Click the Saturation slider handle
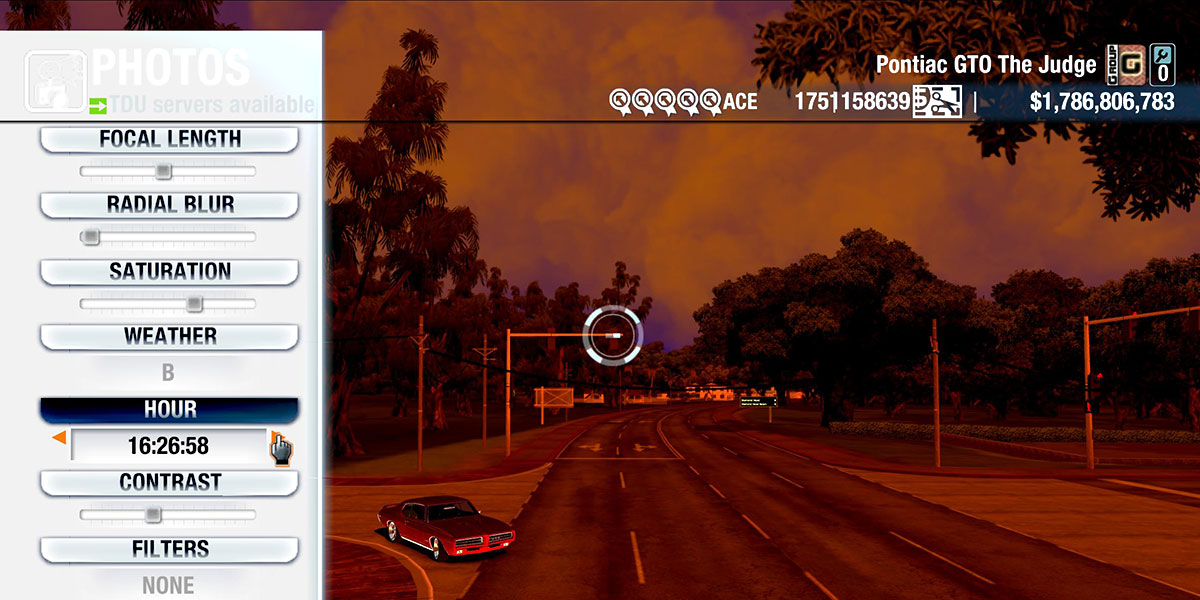This screenshot has width=1200, height=600. point(194,303)
